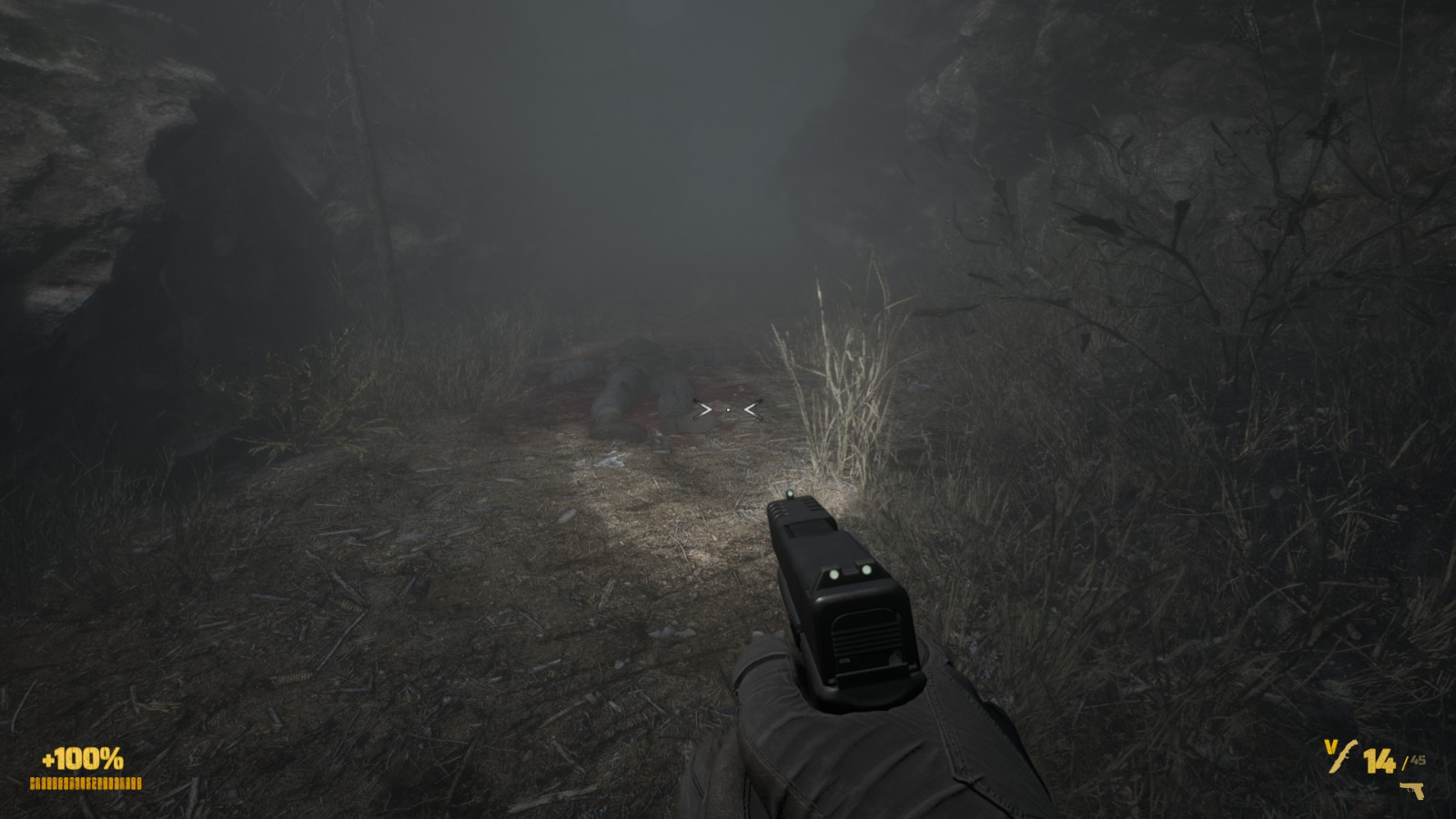Select the pistol silhouette icon in the HUD

(1411, 790)
